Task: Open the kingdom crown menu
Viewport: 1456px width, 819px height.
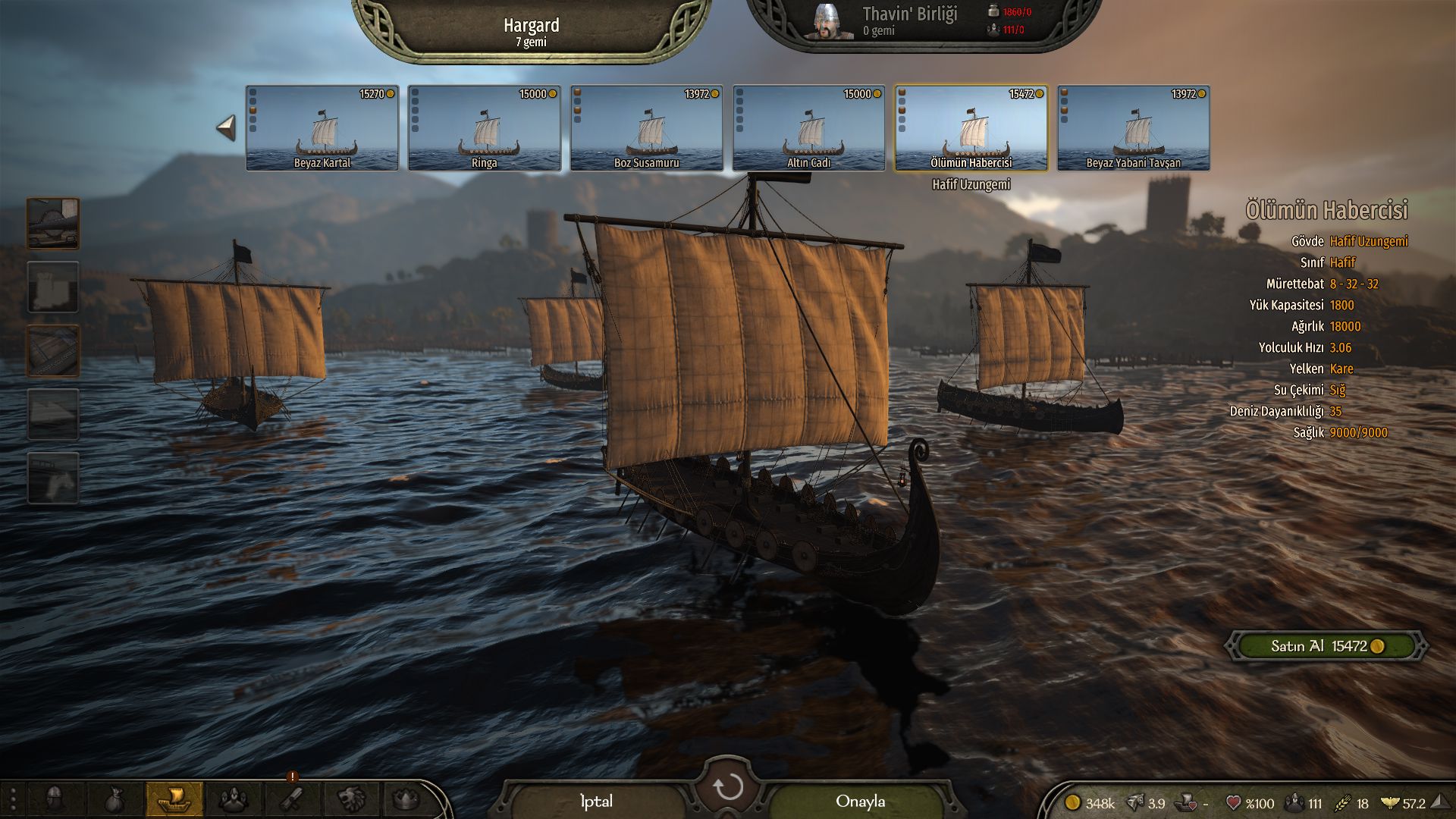Action: (407, 799)
